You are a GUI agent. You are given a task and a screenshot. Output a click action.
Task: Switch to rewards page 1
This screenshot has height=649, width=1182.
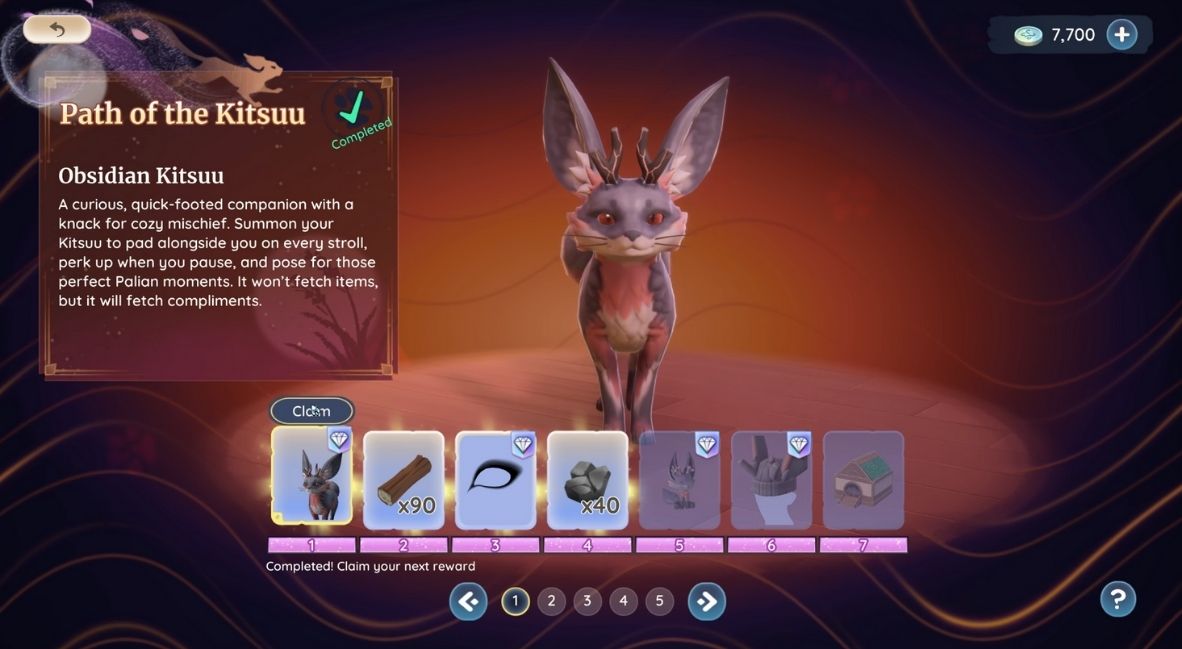click(x=515, y=601)
